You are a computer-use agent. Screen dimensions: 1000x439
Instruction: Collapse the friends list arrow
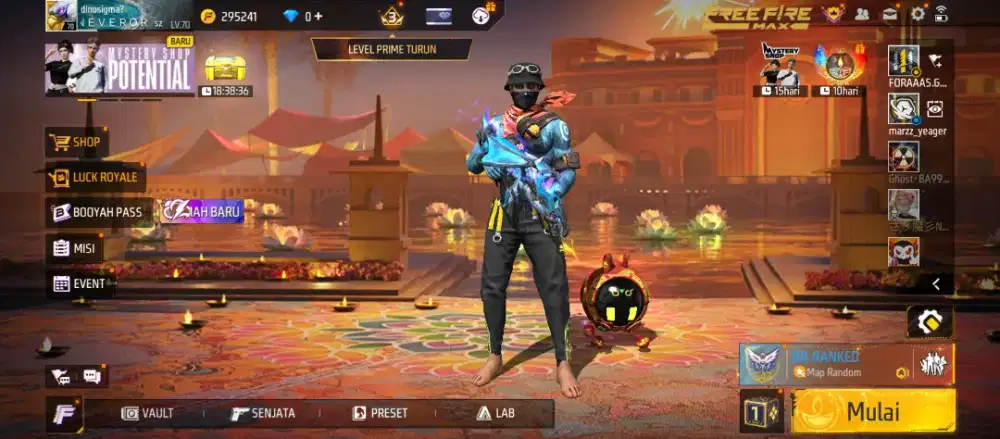[936, 284]
